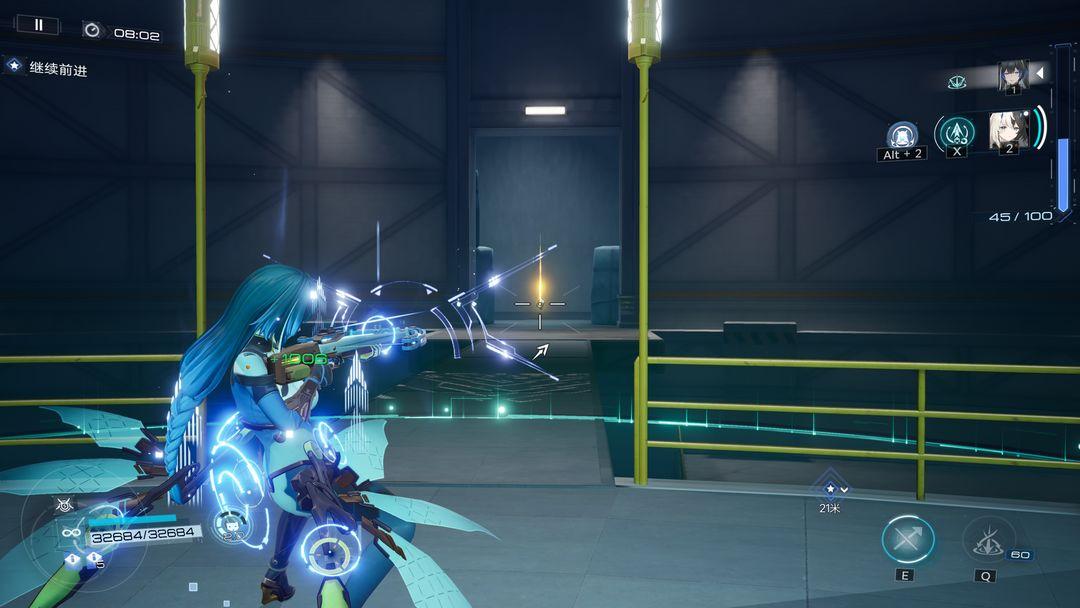Activate the ultimate skill costing 60
Image resolution: width=1080 pixels, height=608 pixels.
(x=988, y=540)
